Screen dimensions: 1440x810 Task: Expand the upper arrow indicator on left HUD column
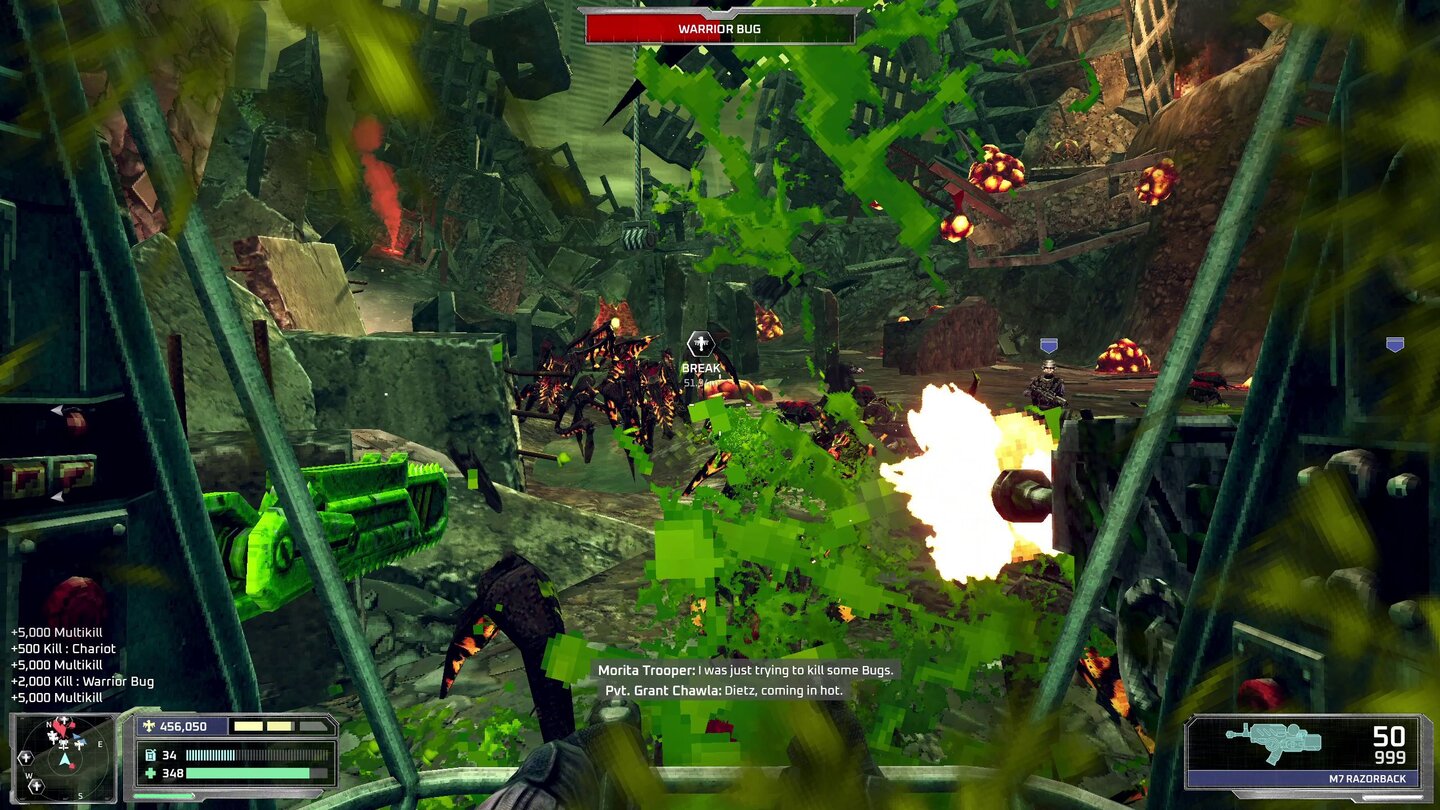tap(59, 409)
